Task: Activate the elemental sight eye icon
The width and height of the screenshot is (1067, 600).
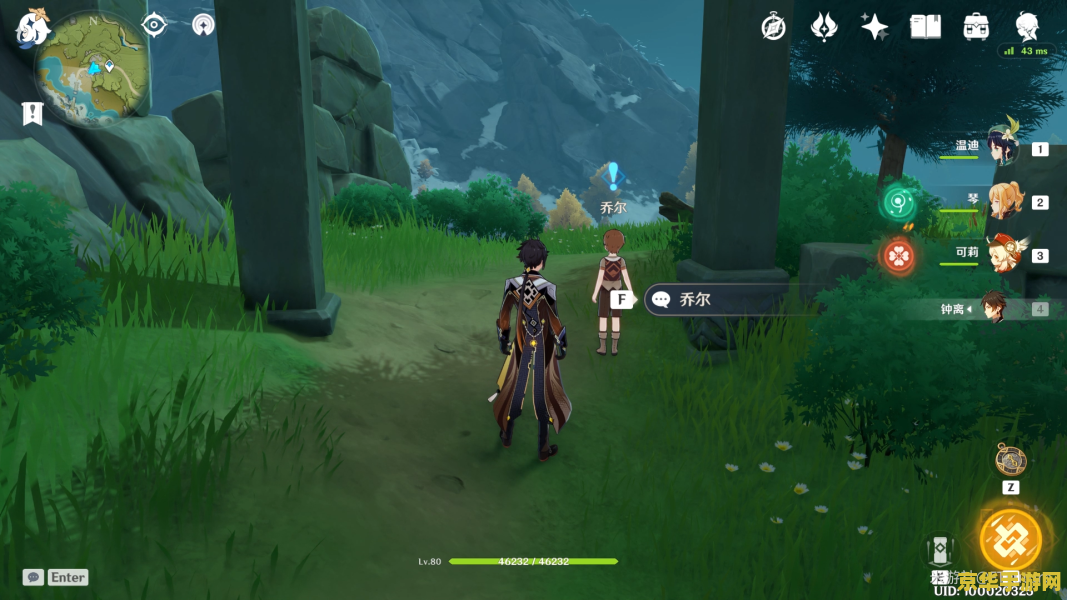Action: point(154,25)
